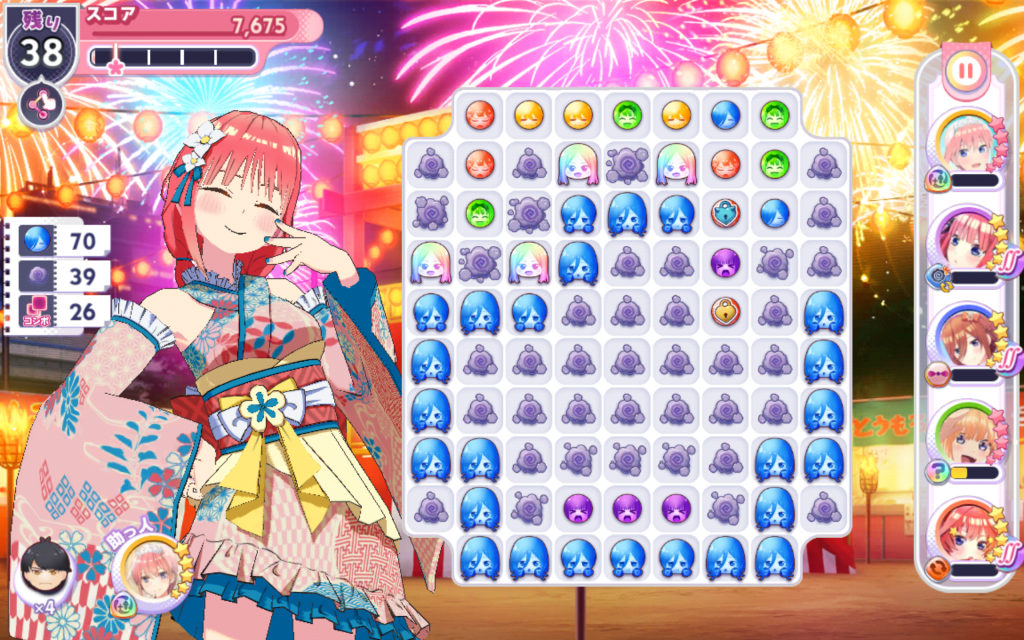Tap the blue padlock tile on the board
The image size is (1024, 640).
coord(725,213)
